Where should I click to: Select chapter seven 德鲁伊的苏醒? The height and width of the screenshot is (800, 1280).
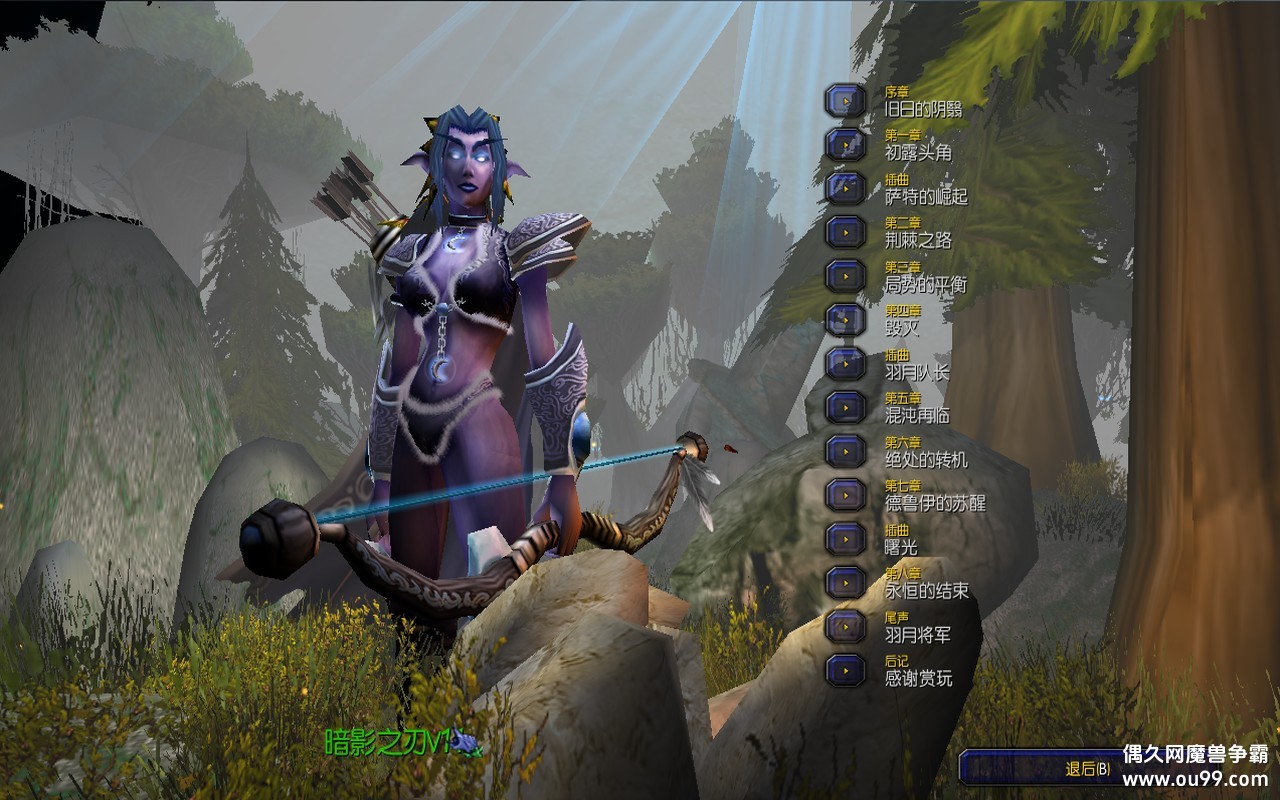(x=845, y=495)
